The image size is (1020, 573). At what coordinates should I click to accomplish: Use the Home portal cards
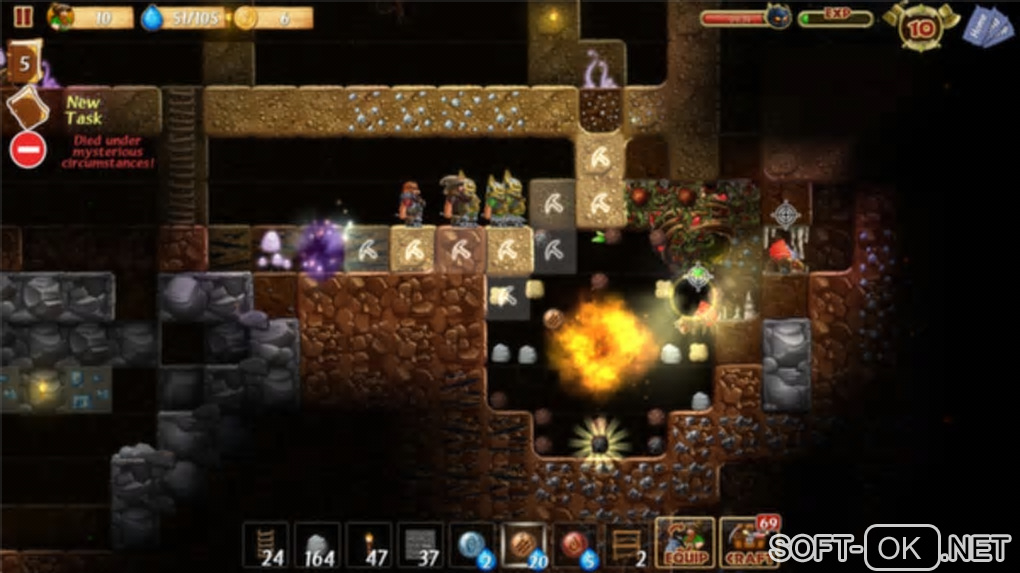pyautogui.click(x=986, y=26)
